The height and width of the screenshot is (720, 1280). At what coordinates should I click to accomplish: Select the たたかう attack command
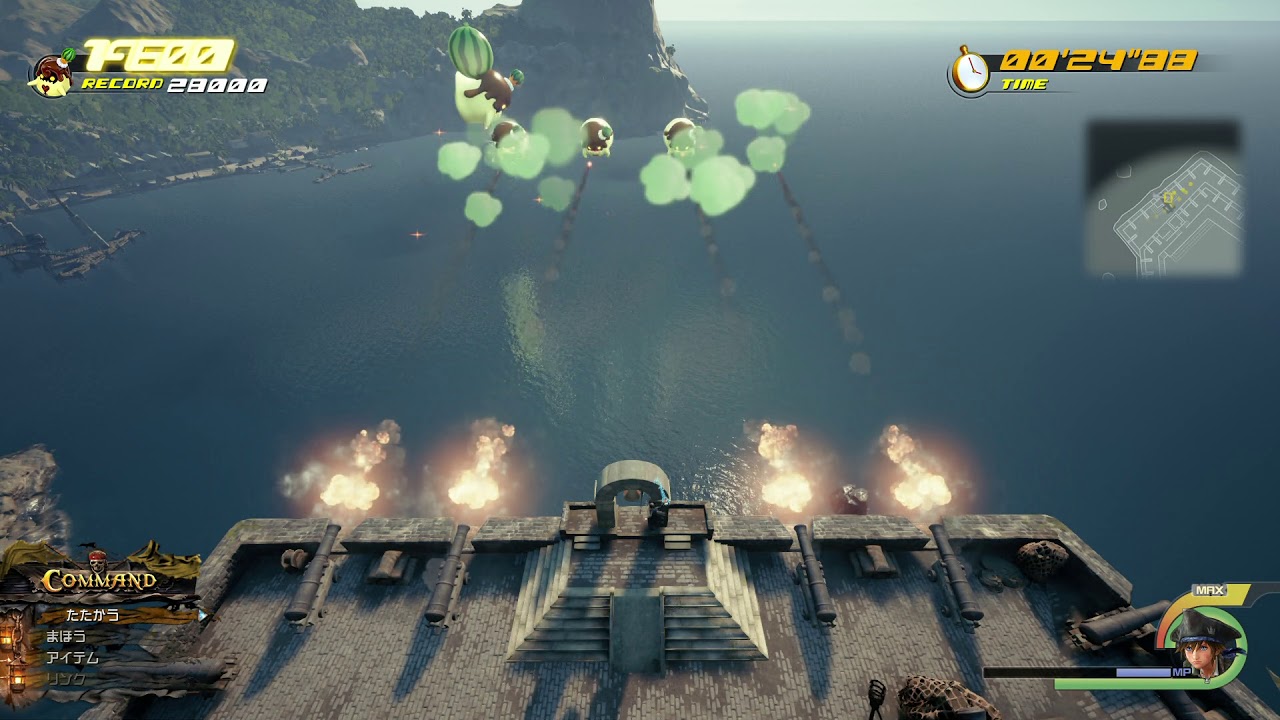pos(92,615)
